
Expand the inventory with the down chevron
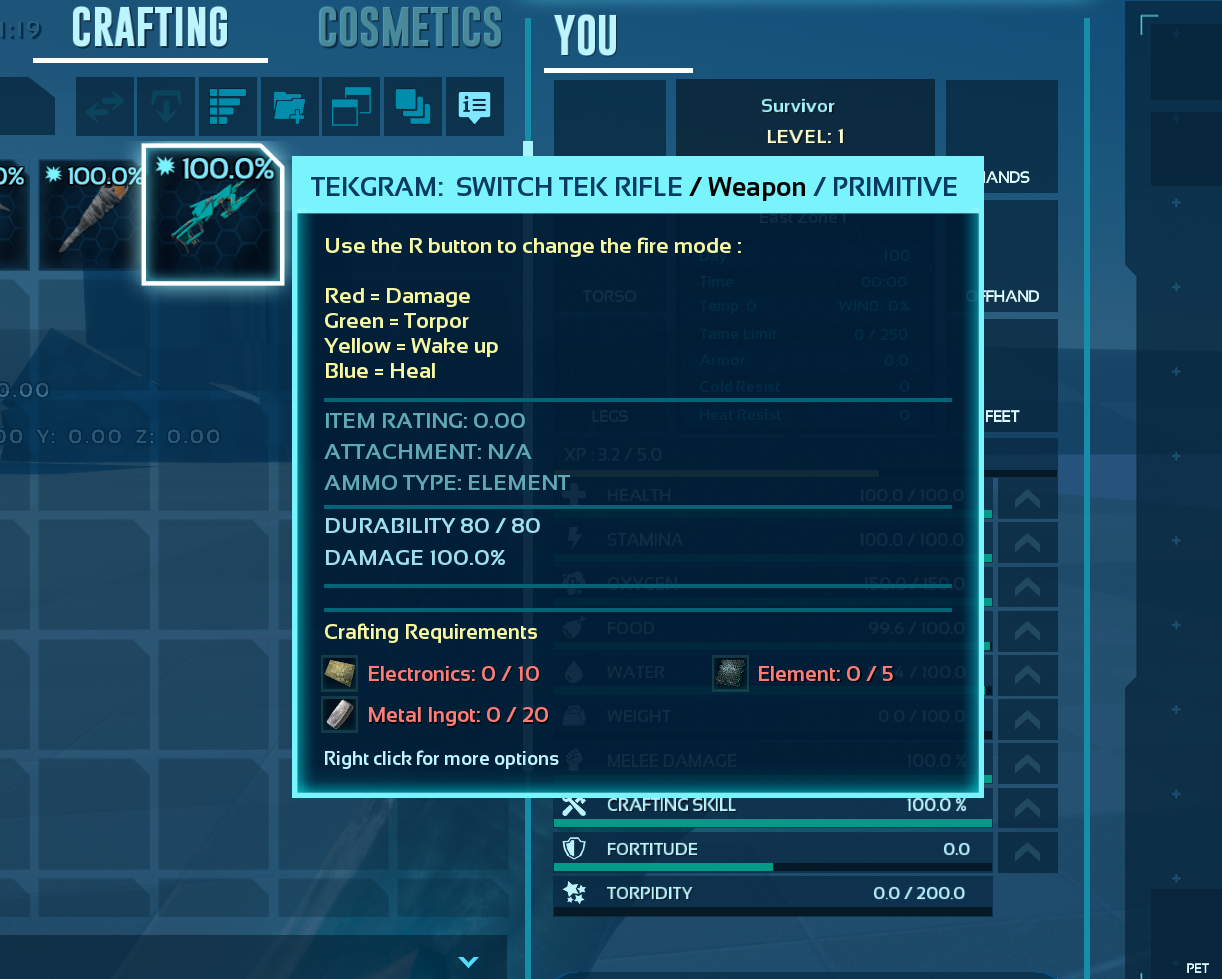[468, 961]
